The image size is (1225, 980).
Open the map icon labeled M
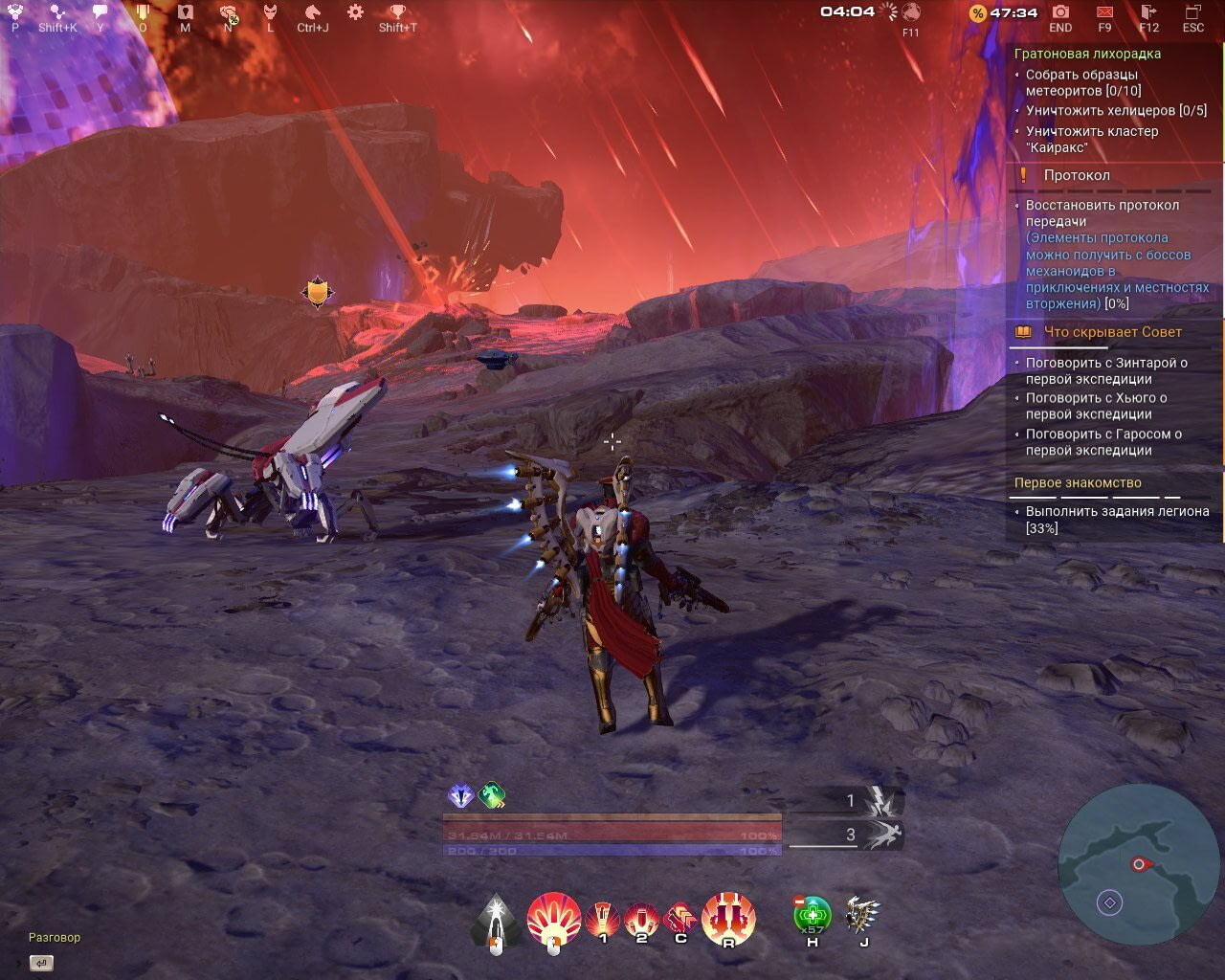click(x=186, y=12)
